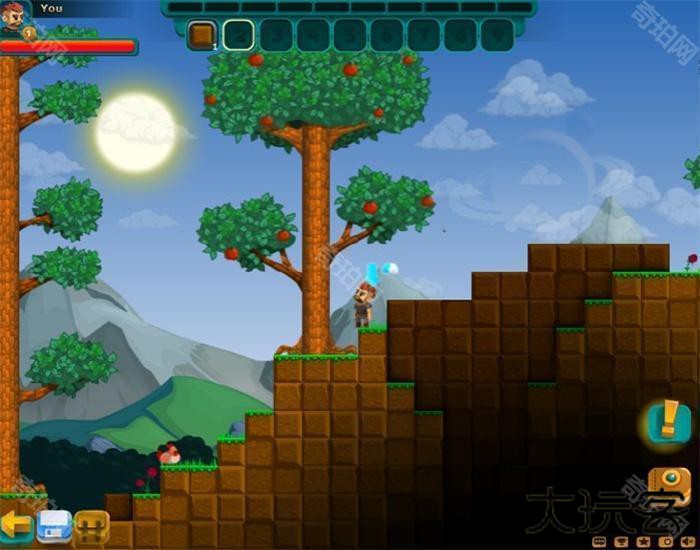Open the crafting fence icon button
700x550 pixels.
(x=91, y=525)
